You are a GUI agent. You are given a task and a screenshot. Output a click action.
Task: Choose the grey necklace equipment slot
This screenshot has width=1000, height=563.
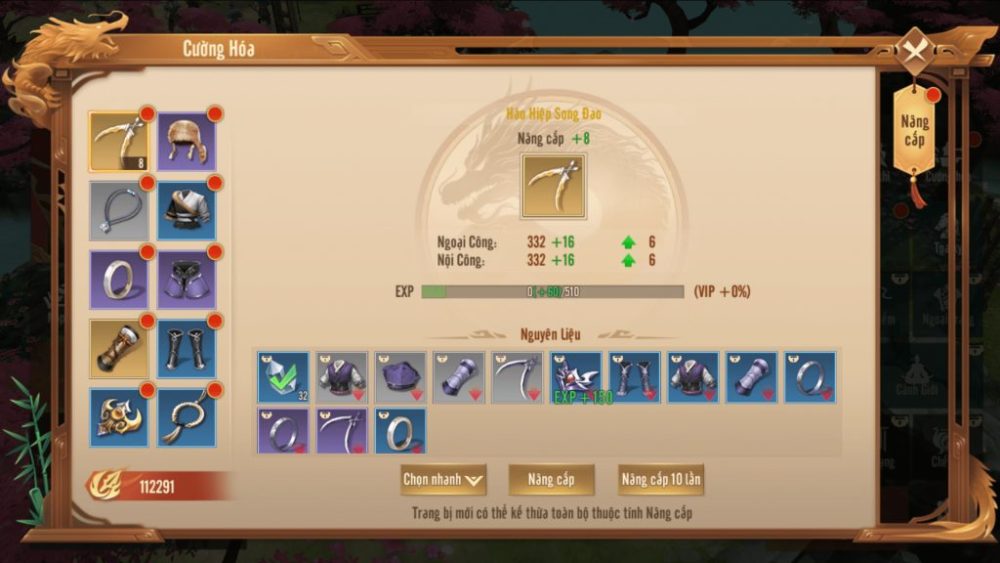pos(119,211)
